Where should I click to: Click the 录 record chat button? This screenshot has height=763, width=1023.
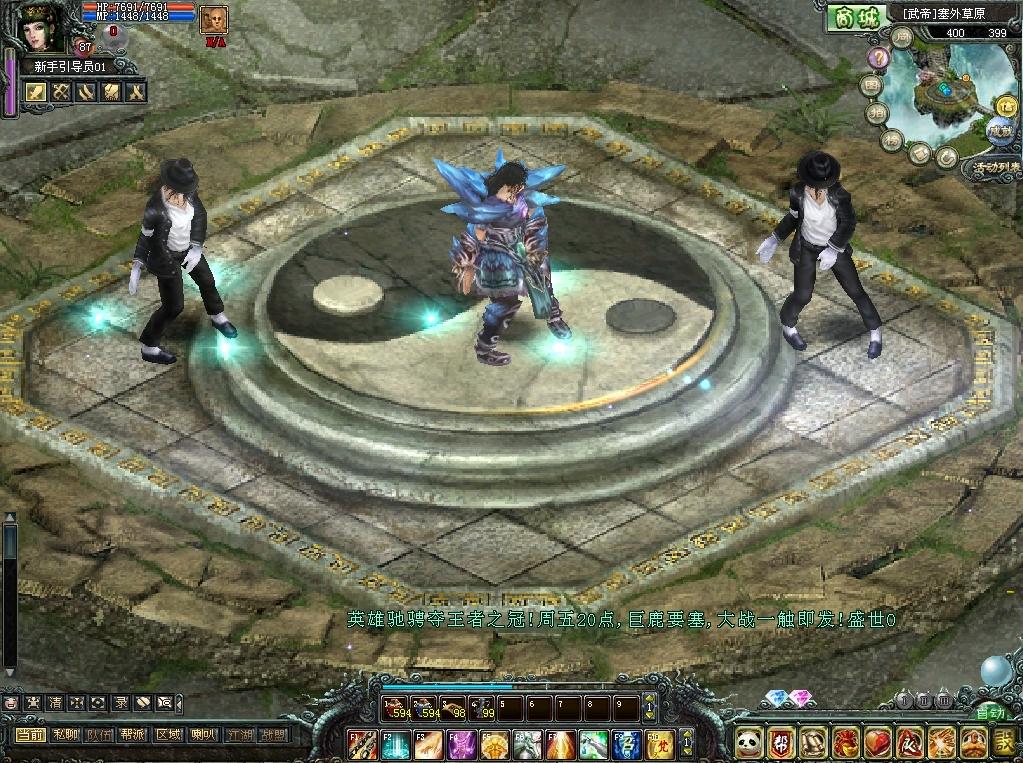pyautogui.click(x=120, y=703)
